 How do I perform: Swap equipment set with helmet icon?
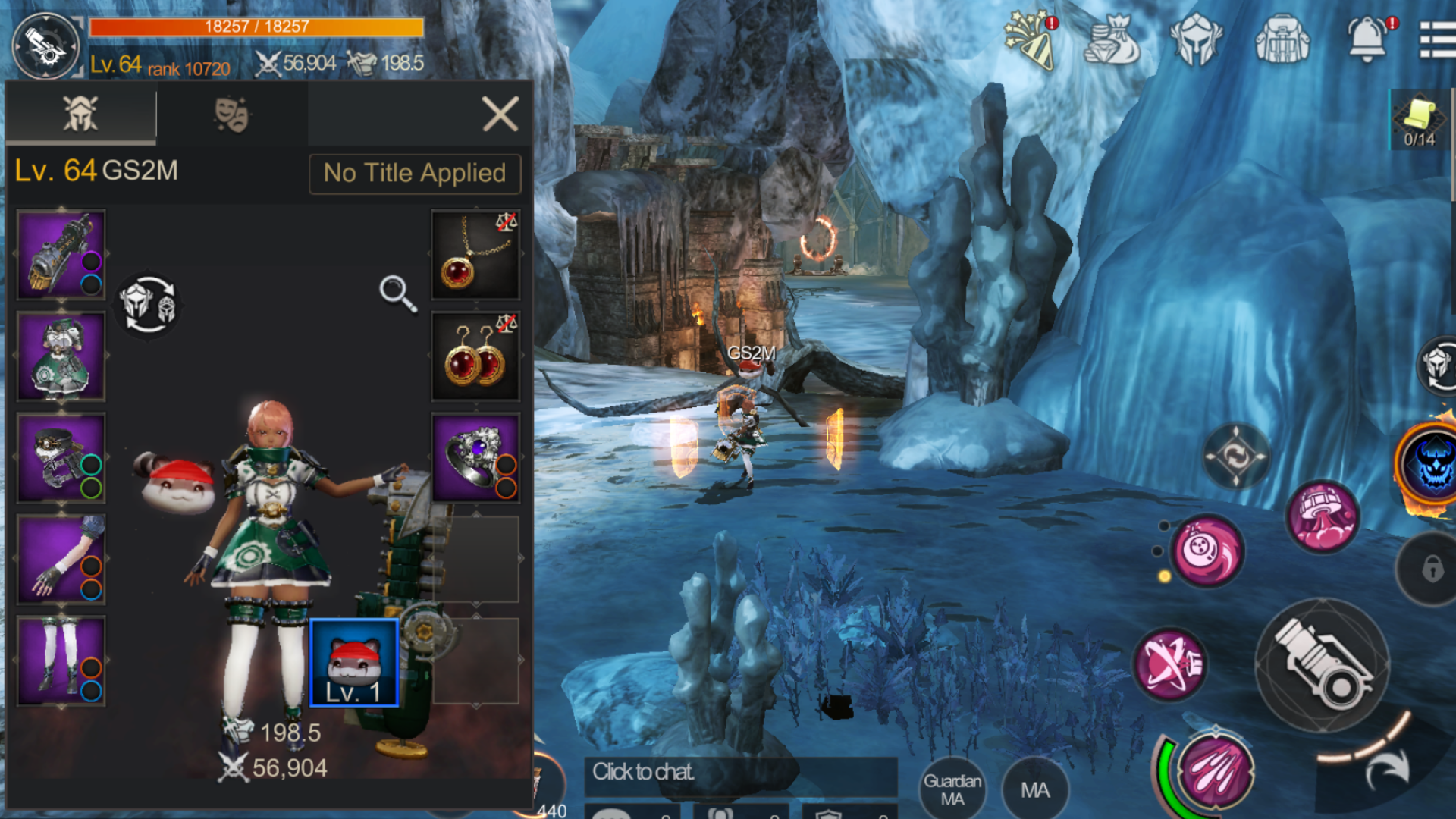[x=148, y=304]
